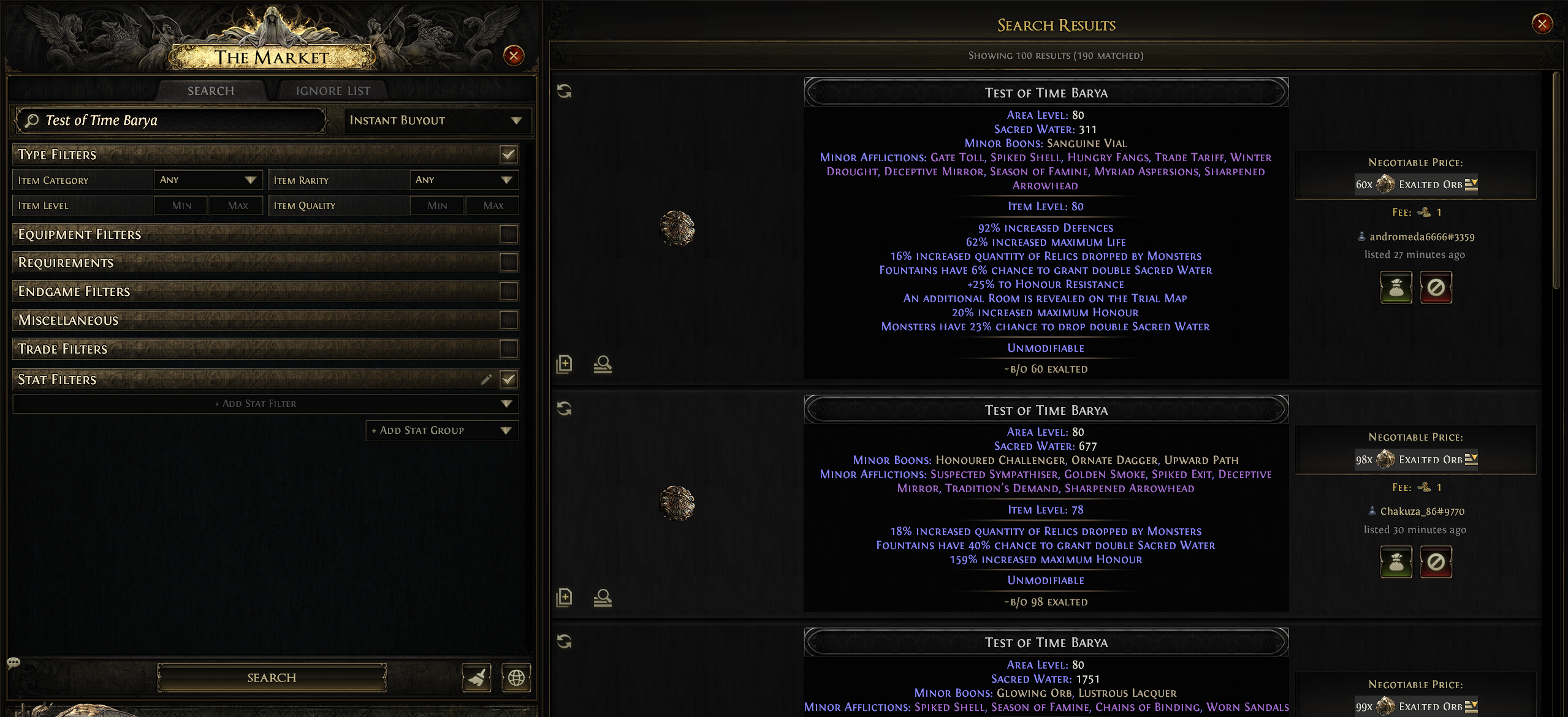The height and width of the screenshot is (717, 1568).
Task: Clear filters with the broom icon button
Action: click(476, 677)
